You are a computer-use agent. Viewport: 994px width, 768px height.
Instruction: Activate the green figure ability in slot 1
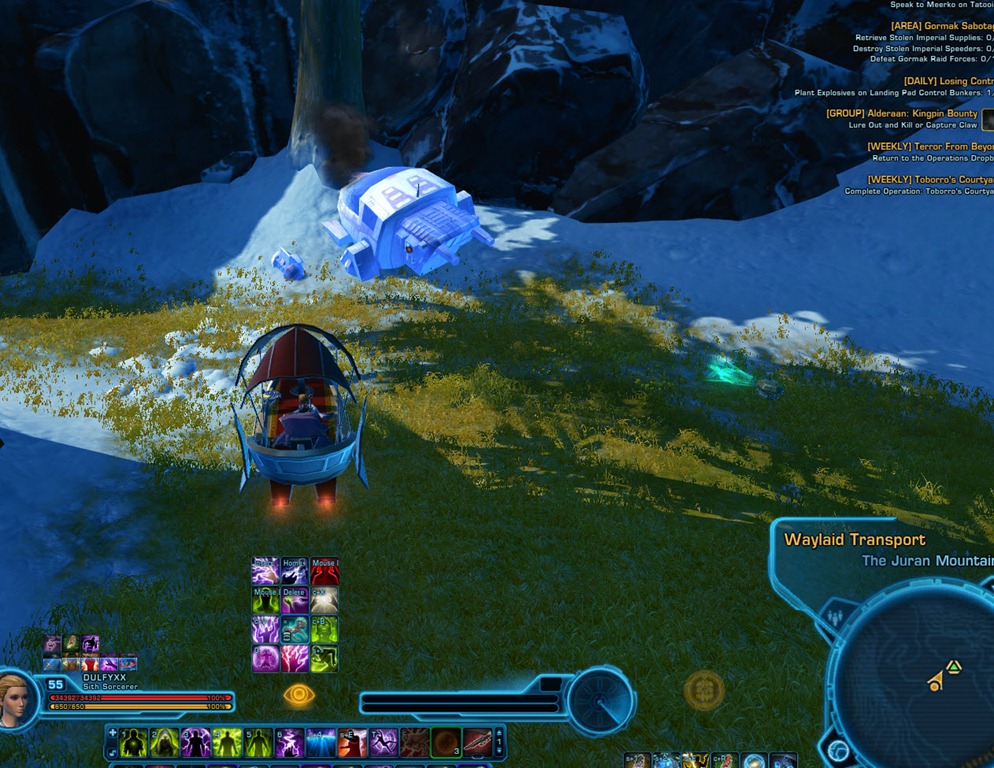coord(134,743)
